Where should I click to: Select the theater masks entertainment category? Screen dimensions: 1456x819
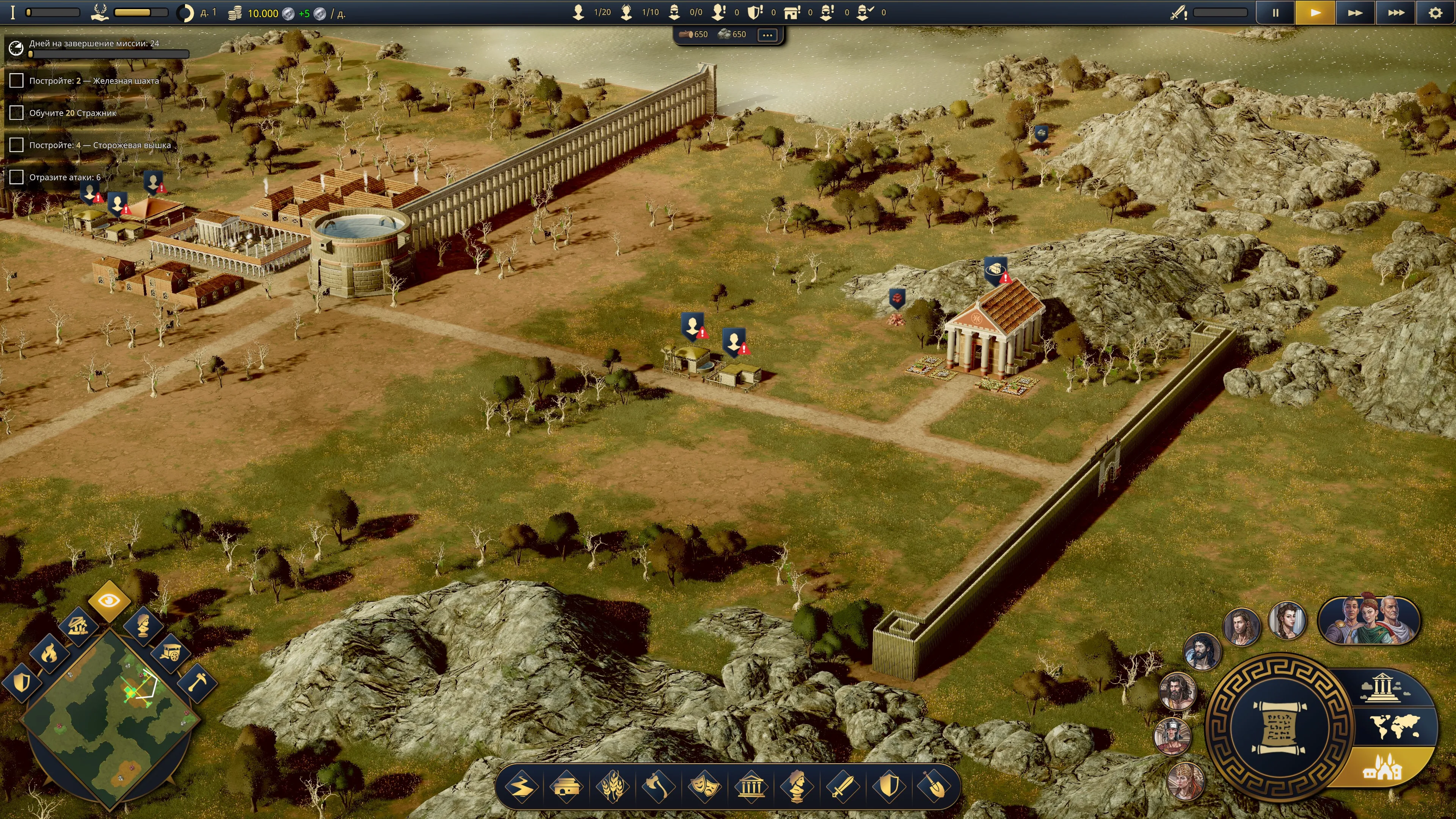[705, 786]
